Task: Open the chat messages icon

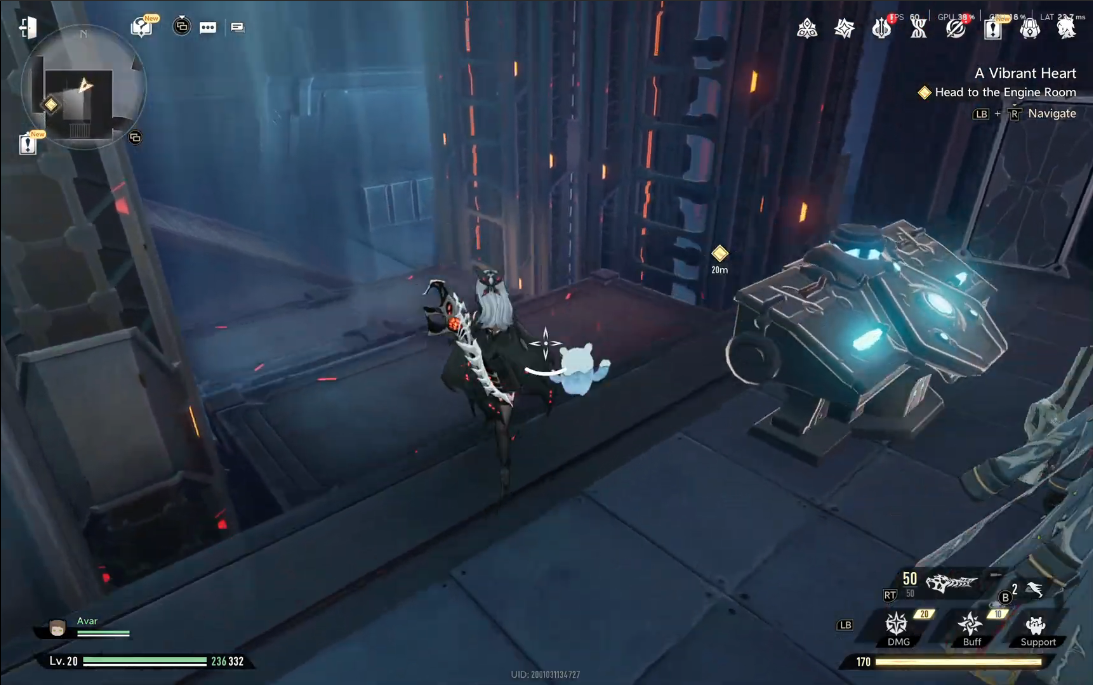Action: pyautogui.click(x=237, y=27)
